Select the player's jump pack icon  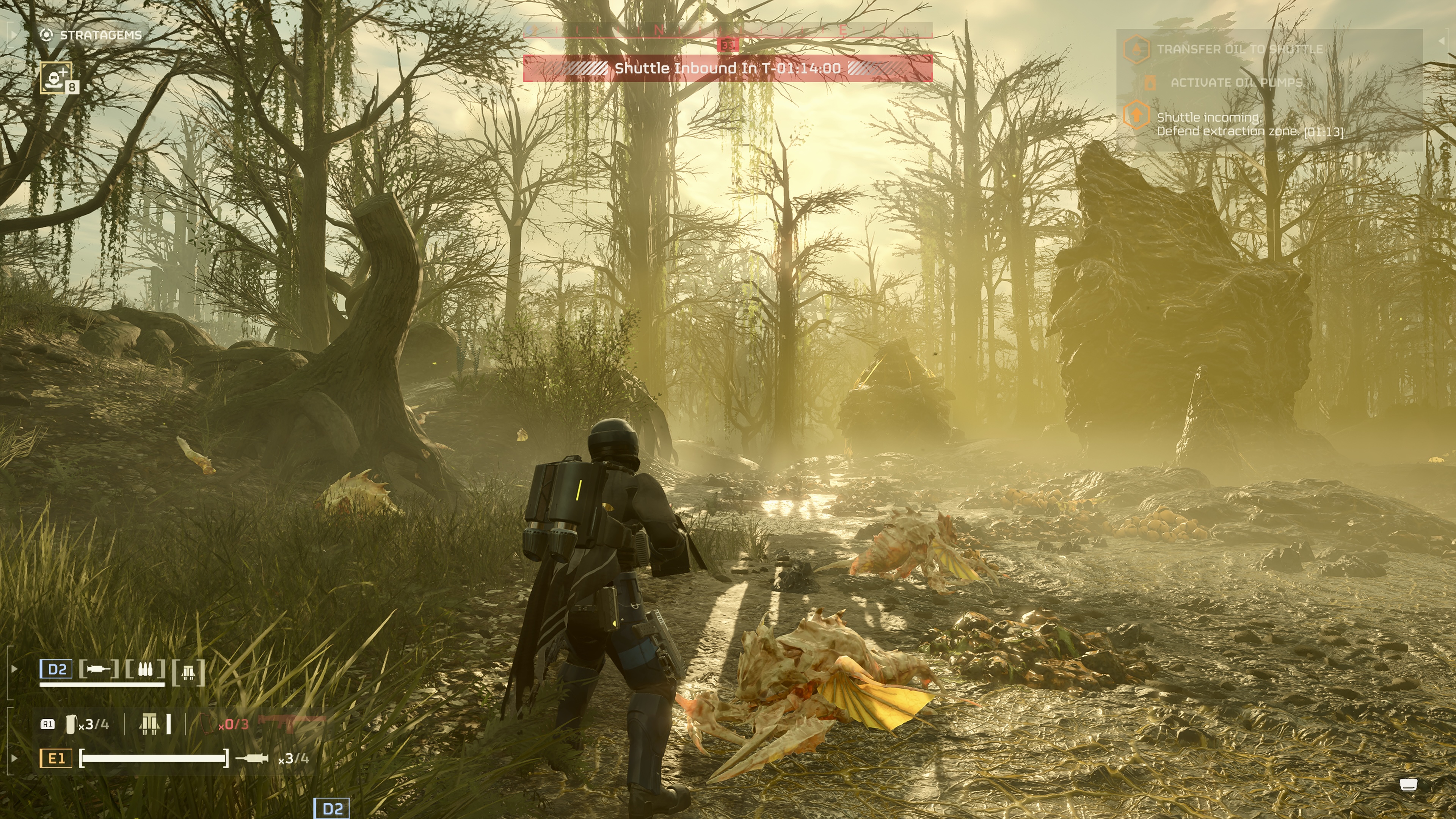coord(149,723)
